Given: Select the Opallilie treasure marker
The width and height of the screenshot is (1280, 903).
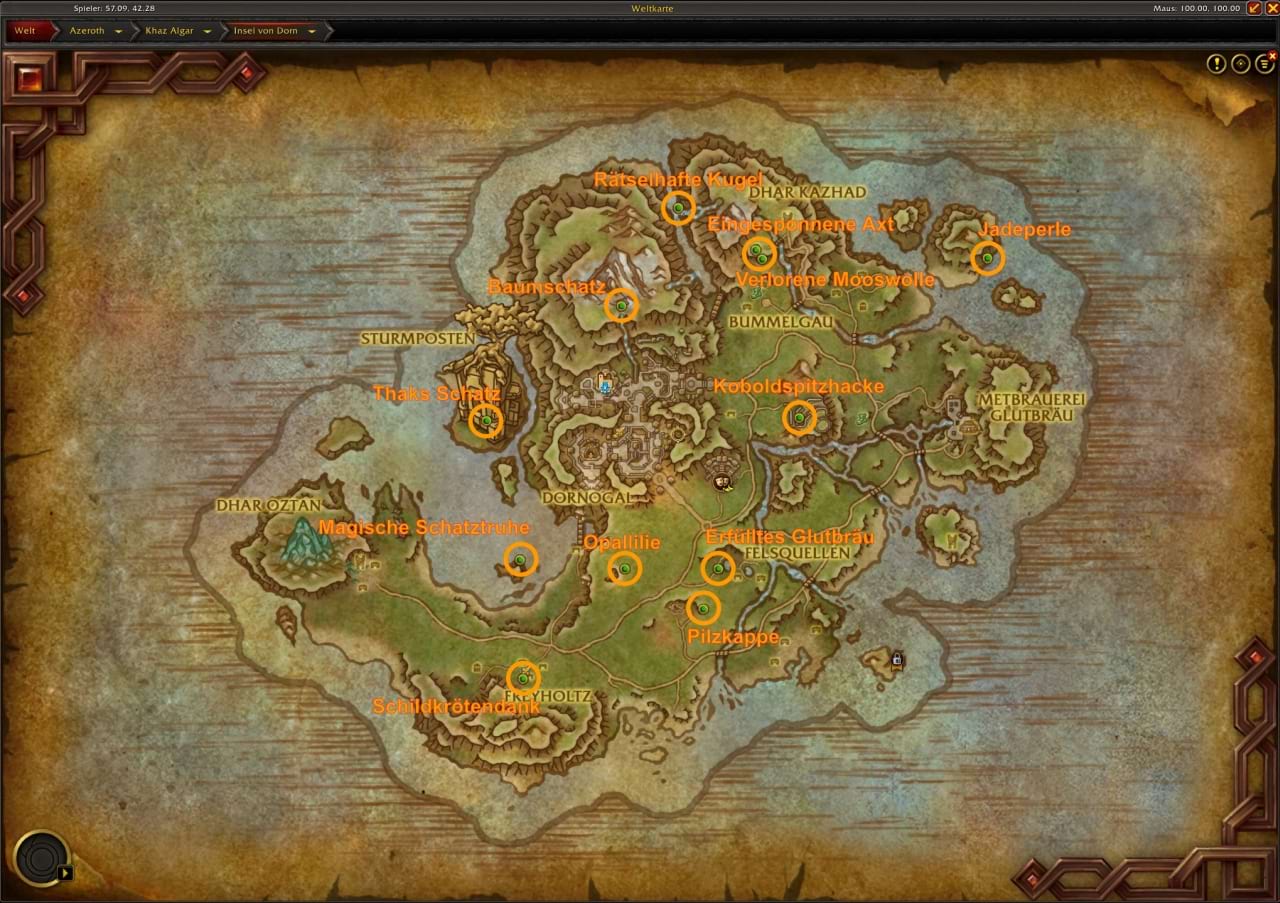Looking at the screenshot, I should click(624, 569).
